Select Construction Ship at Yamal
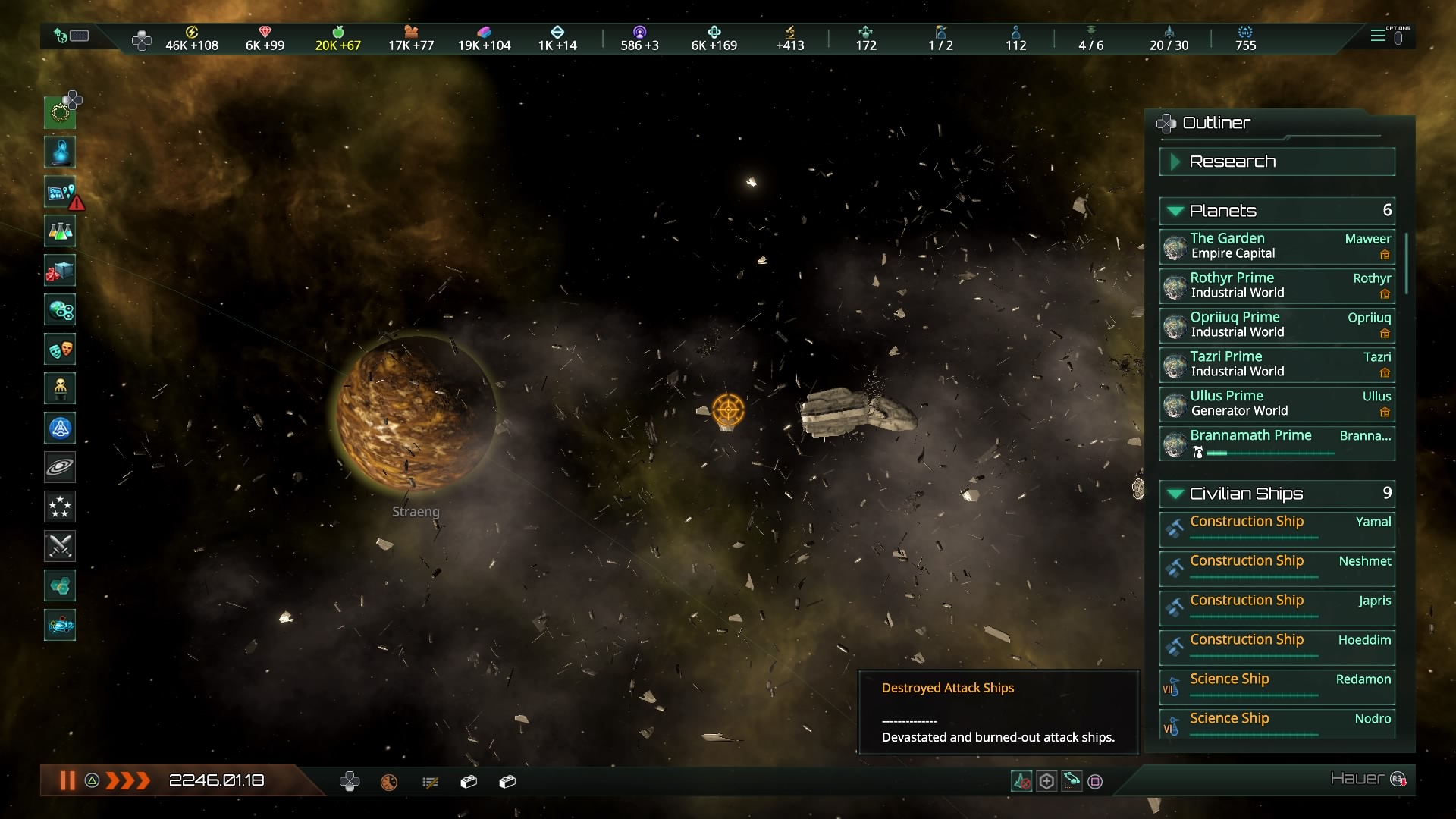This screenshot has height=819, width=1456. click(1277, 528)
